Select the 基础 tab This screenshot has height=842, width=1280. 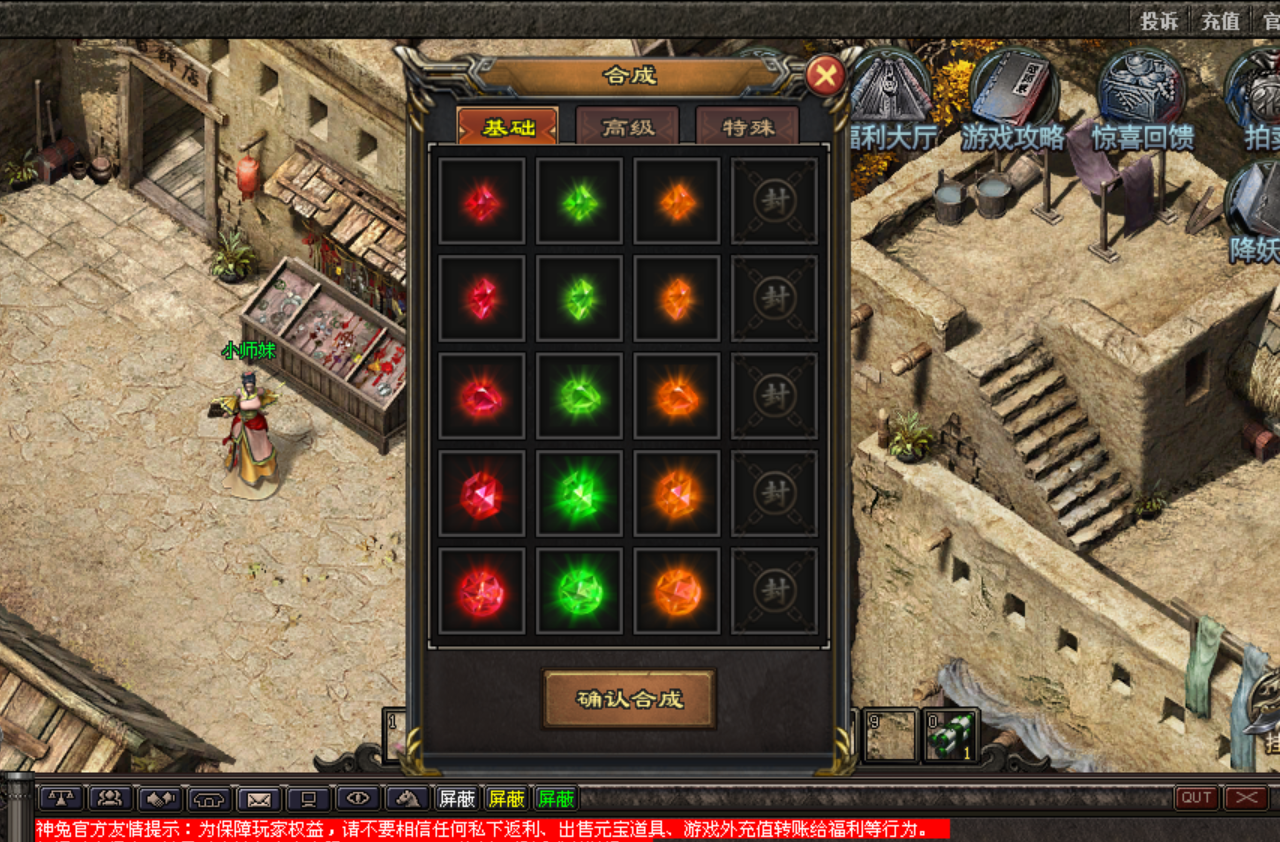click(508, 127)
